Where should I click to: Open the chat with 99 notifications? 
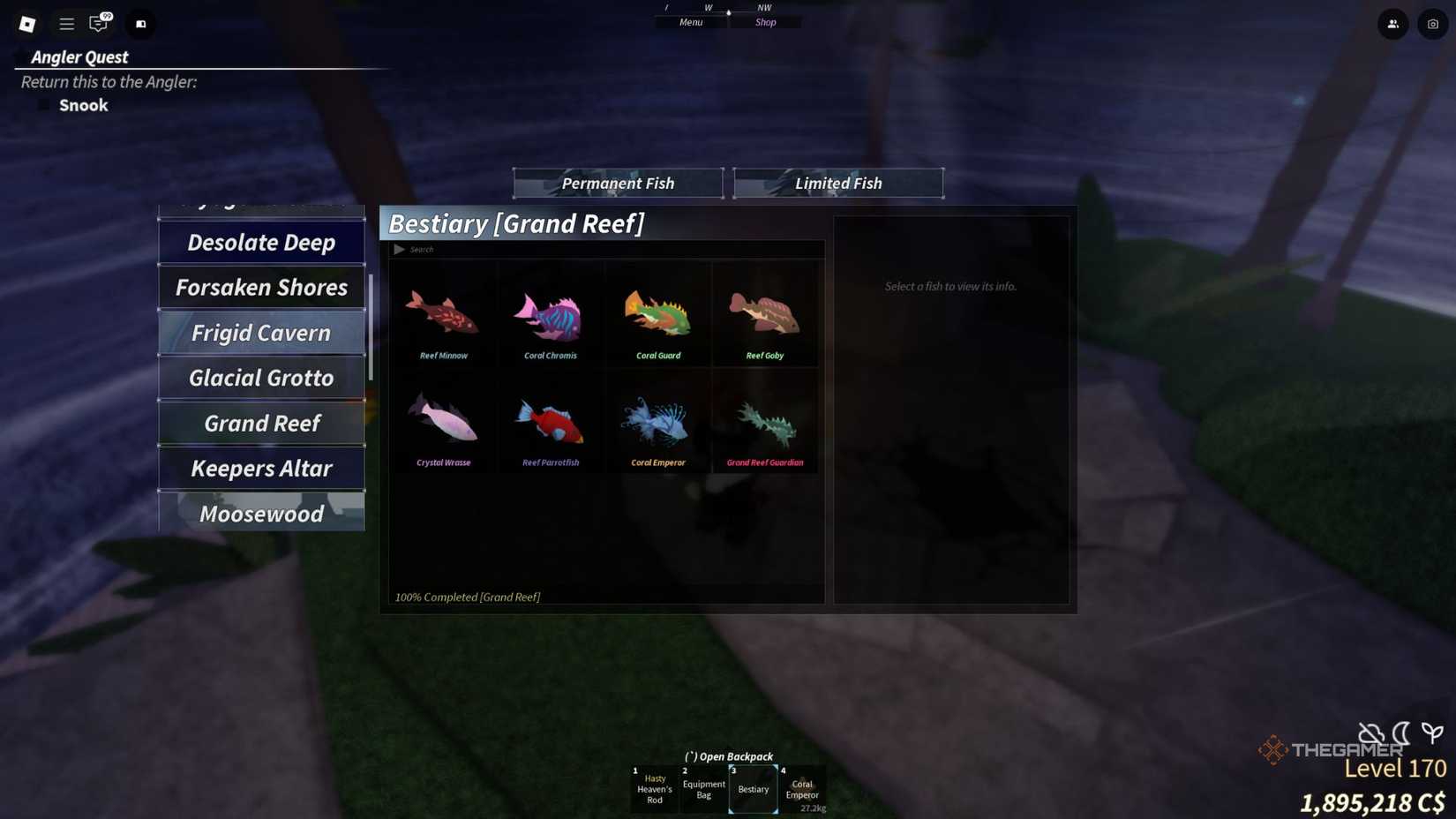99,24
